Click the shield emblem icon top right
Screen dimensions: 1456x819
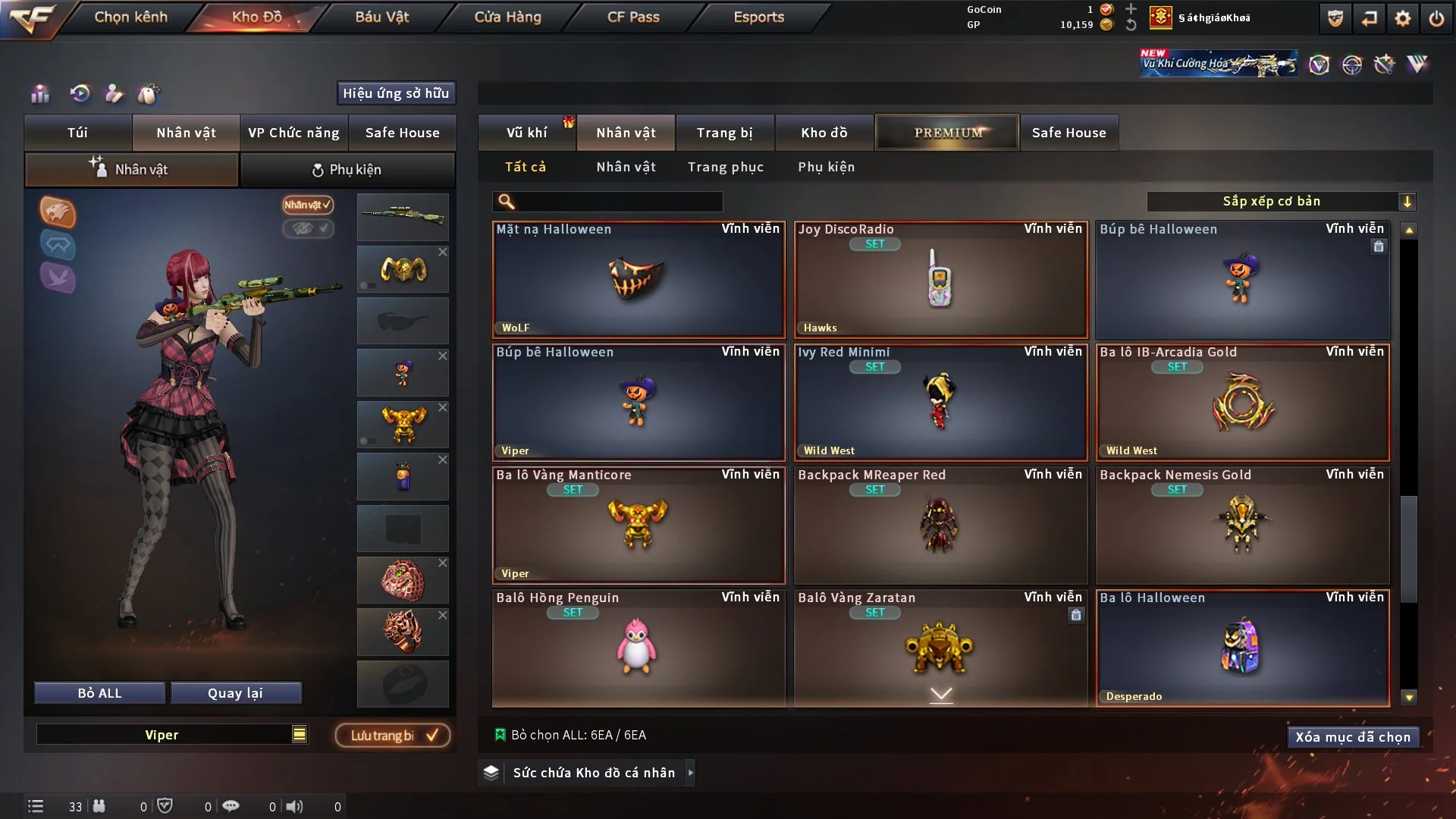point(1335,17)
